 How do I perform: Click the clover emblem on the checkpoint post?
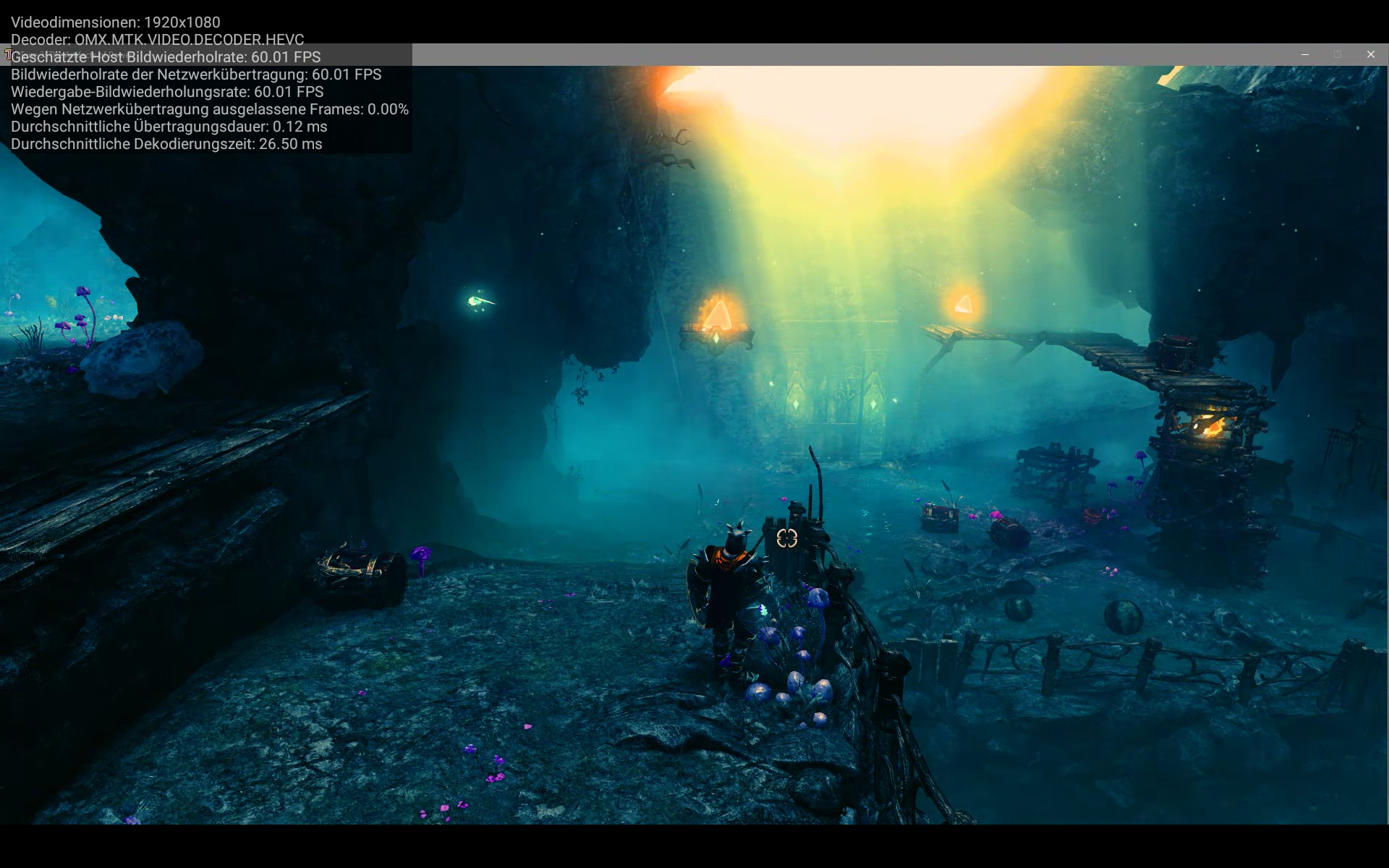point(787,538)
